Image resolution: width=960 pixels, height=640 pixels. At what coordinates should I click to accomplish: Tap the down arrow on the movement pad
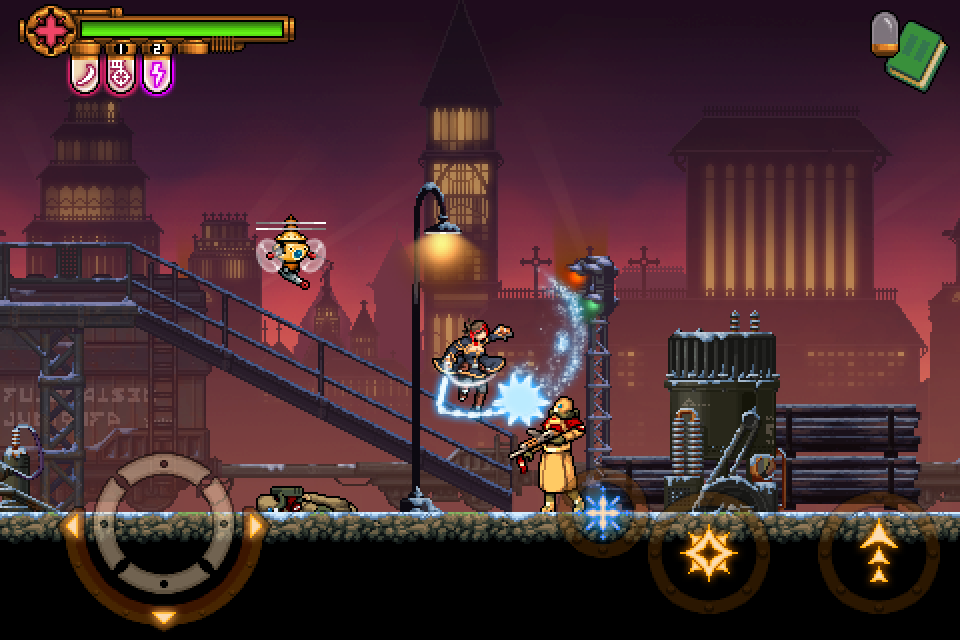pyautogui.click(x=165, y=616)
